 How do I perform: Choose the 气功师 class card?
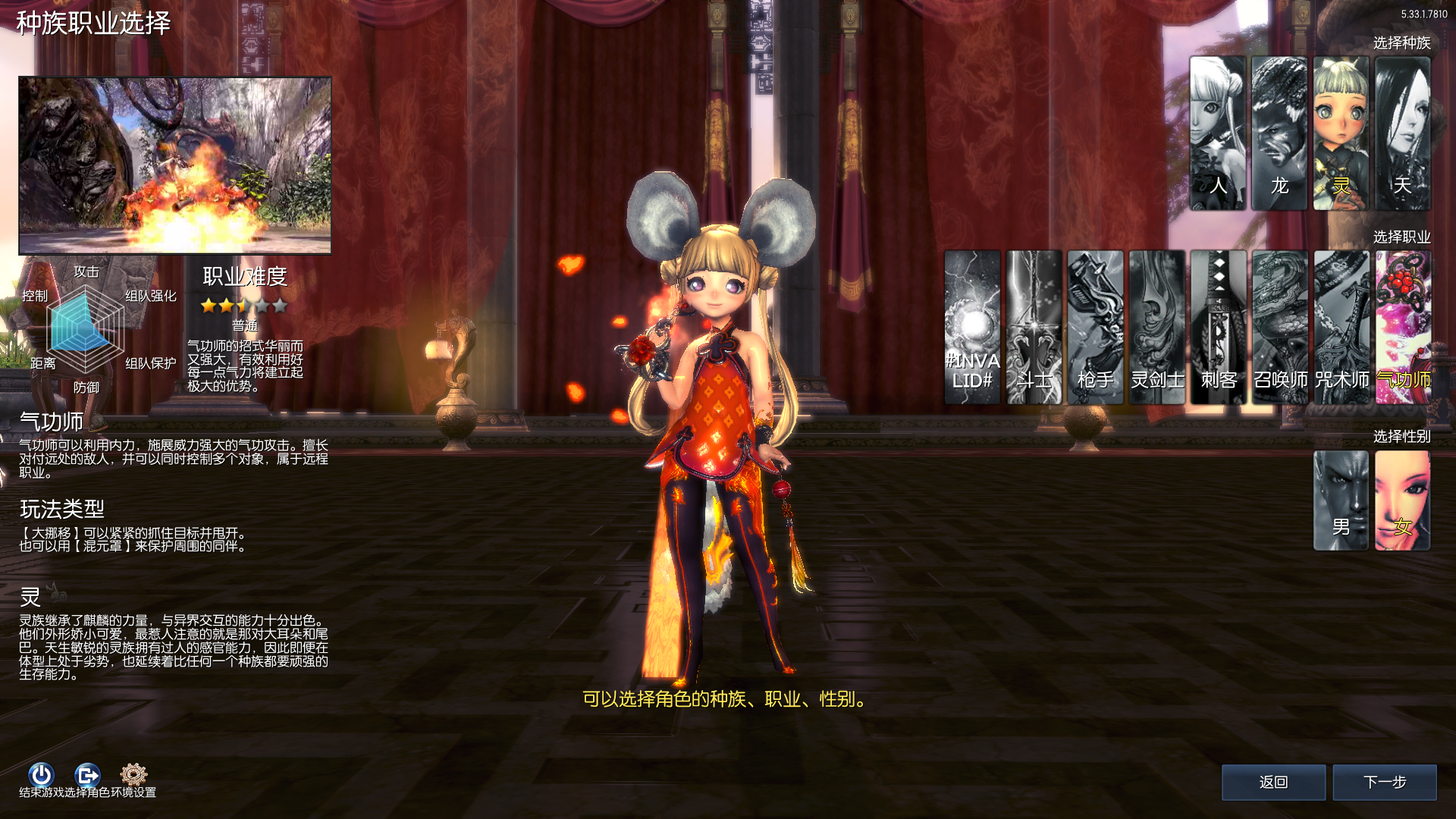tap(1403, 327)
